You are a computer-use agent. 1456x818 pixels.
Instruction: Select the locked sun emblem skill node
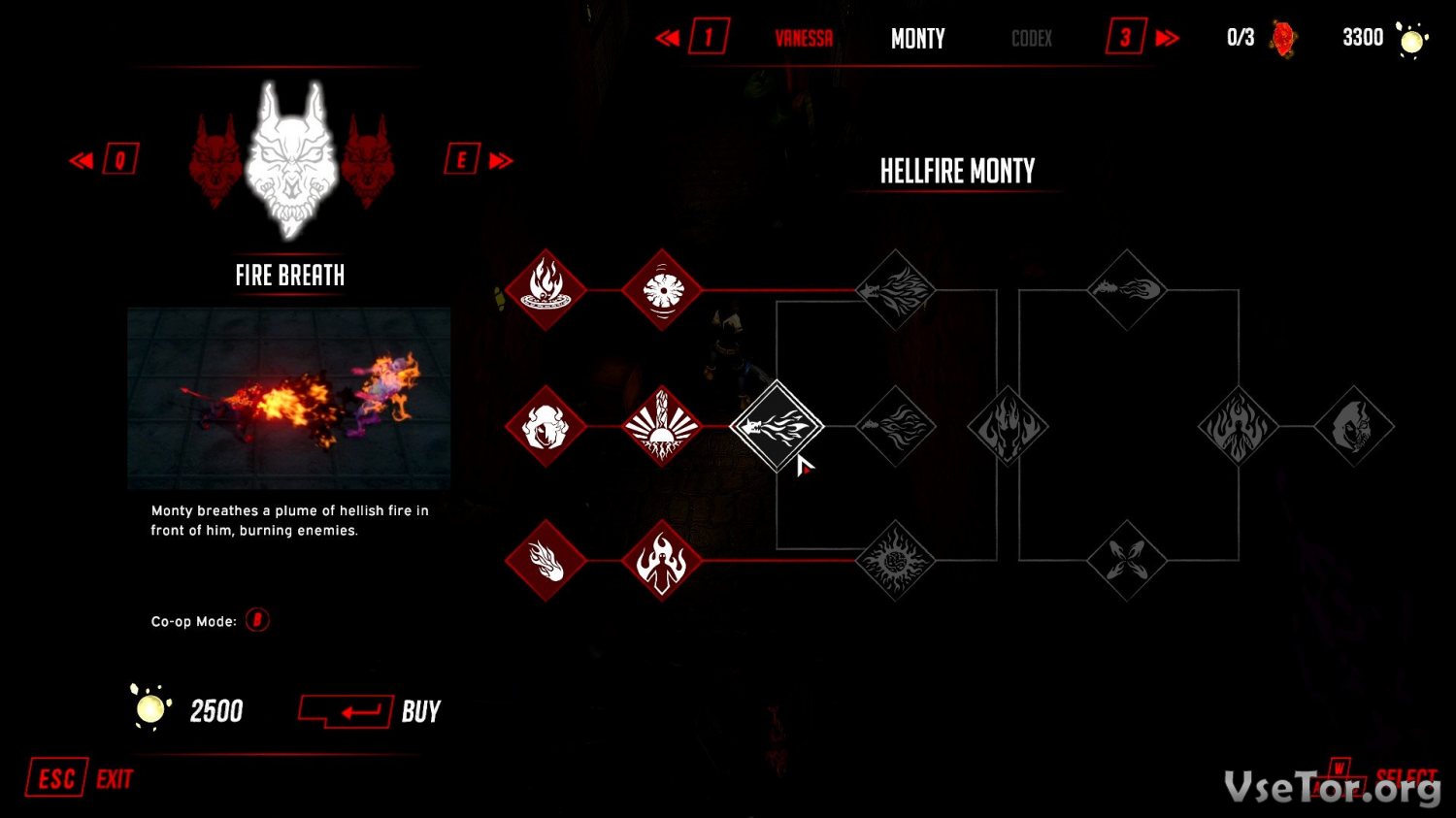(x=895, y=560)
